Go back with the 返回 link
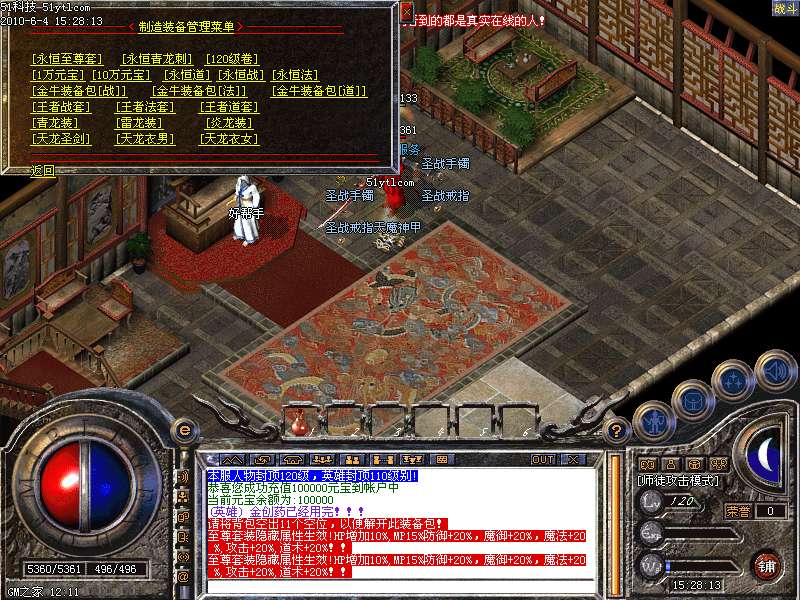 (43, 170)
